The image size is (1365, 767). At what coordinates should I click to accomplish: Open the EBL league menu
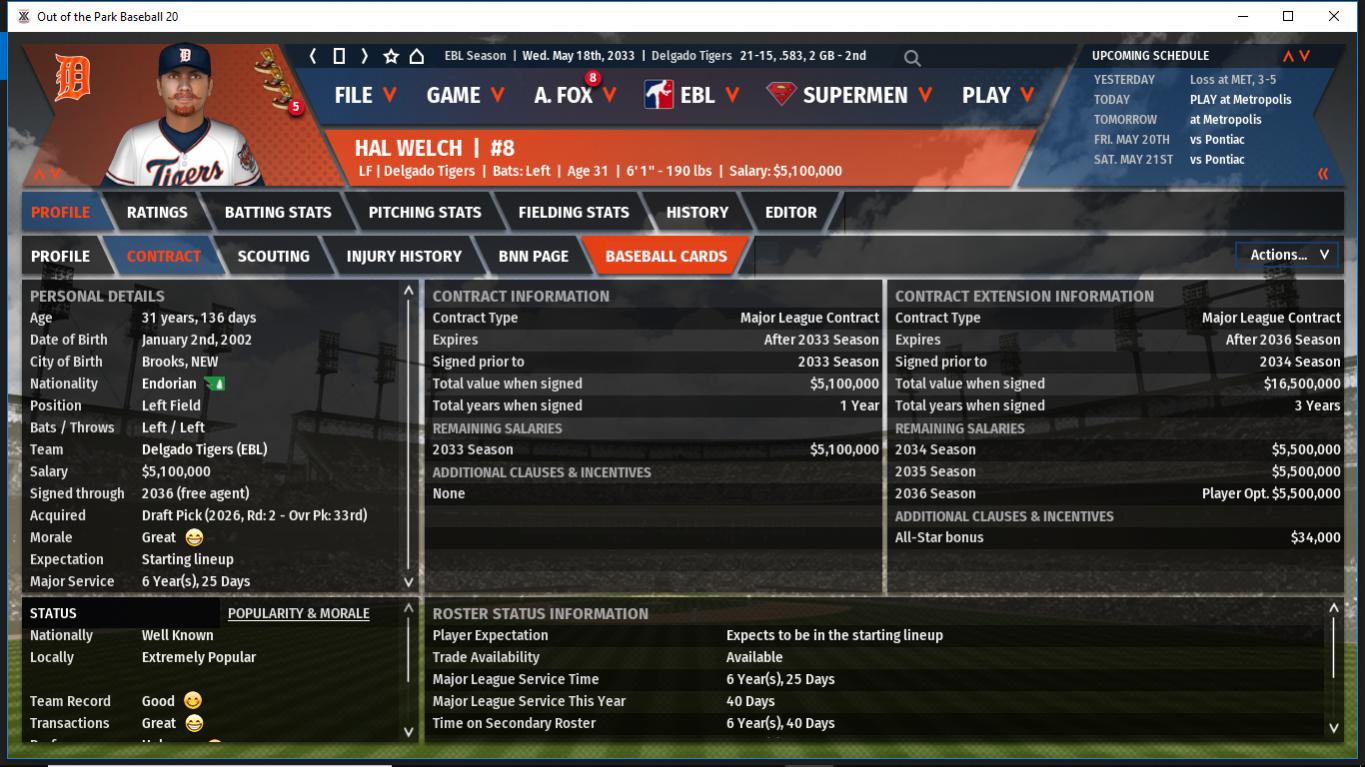tap(692, 95)
